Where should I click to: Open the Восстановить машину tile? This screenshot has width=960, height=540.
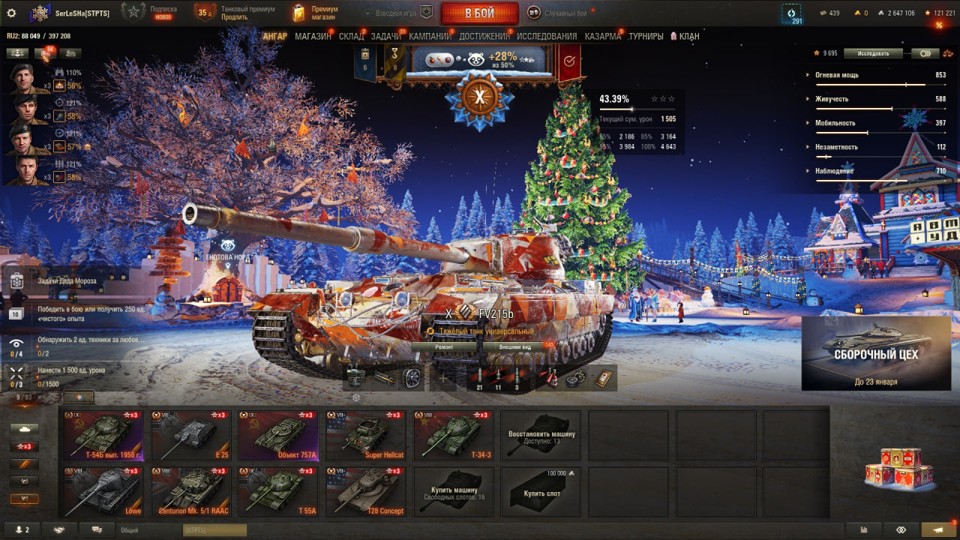541,435
